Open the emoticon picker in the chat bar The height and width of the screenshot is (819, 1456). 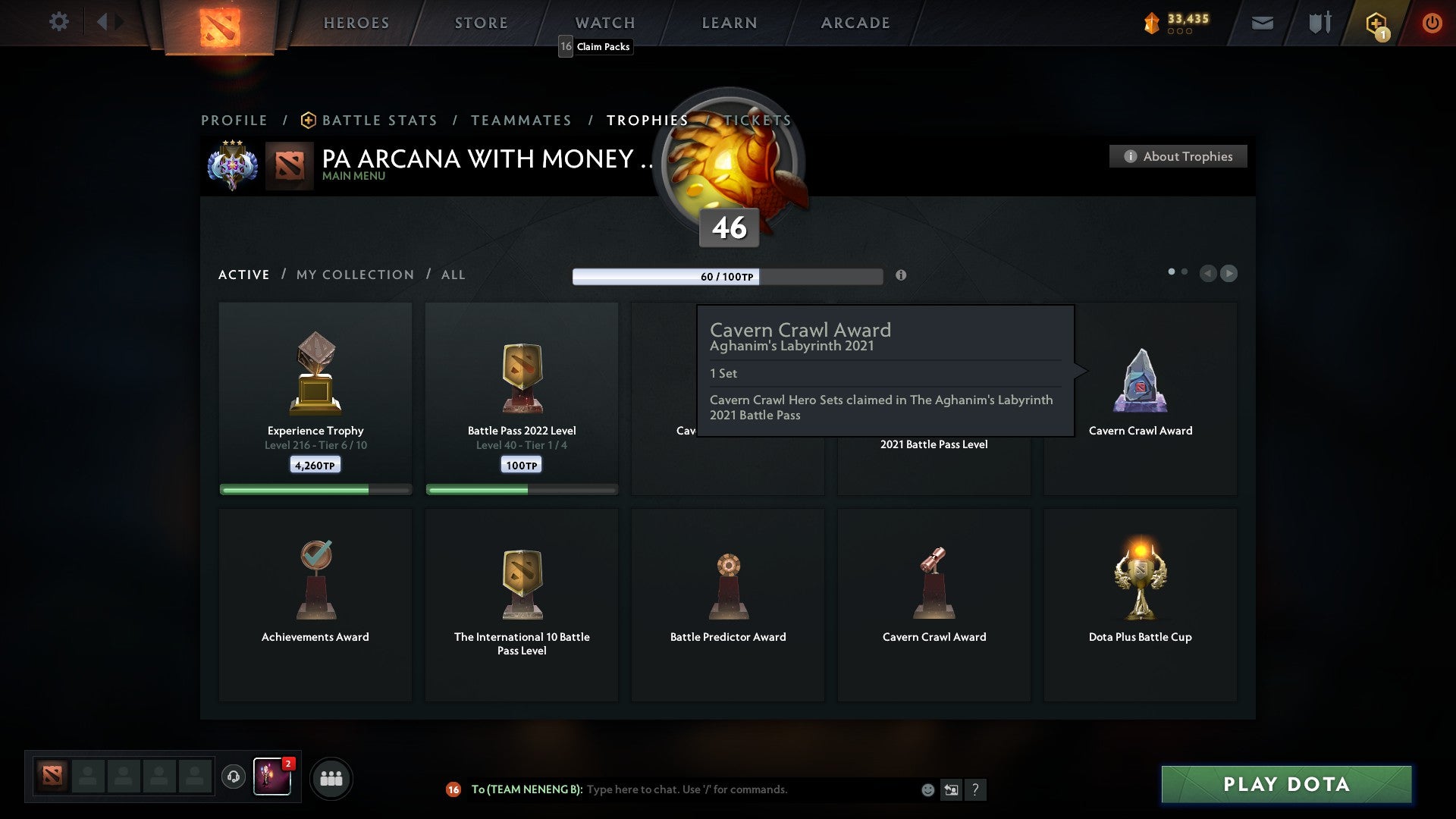click(927, 789)
